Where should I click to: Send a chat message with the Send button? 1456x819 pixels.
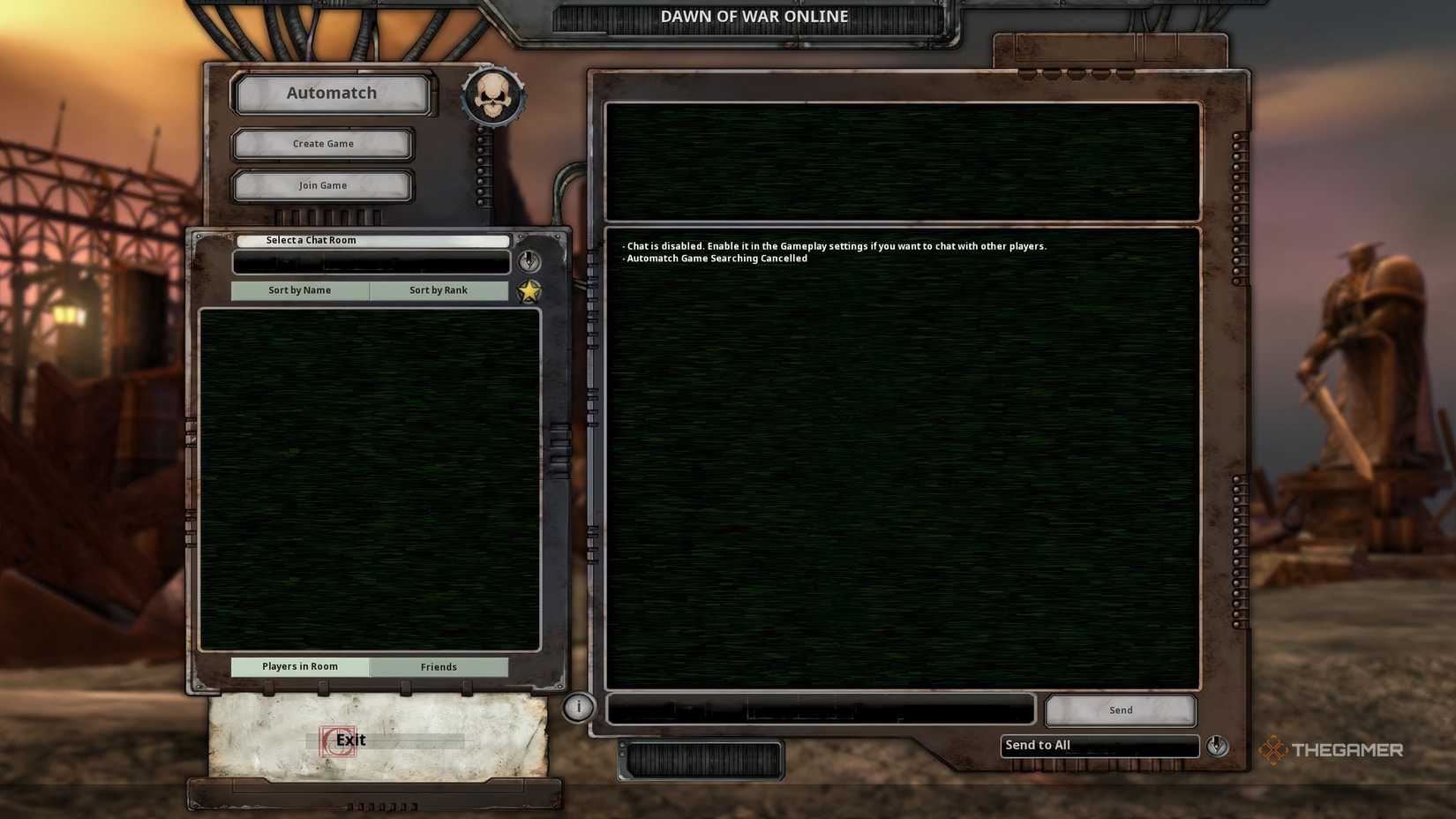[1119, 710]
